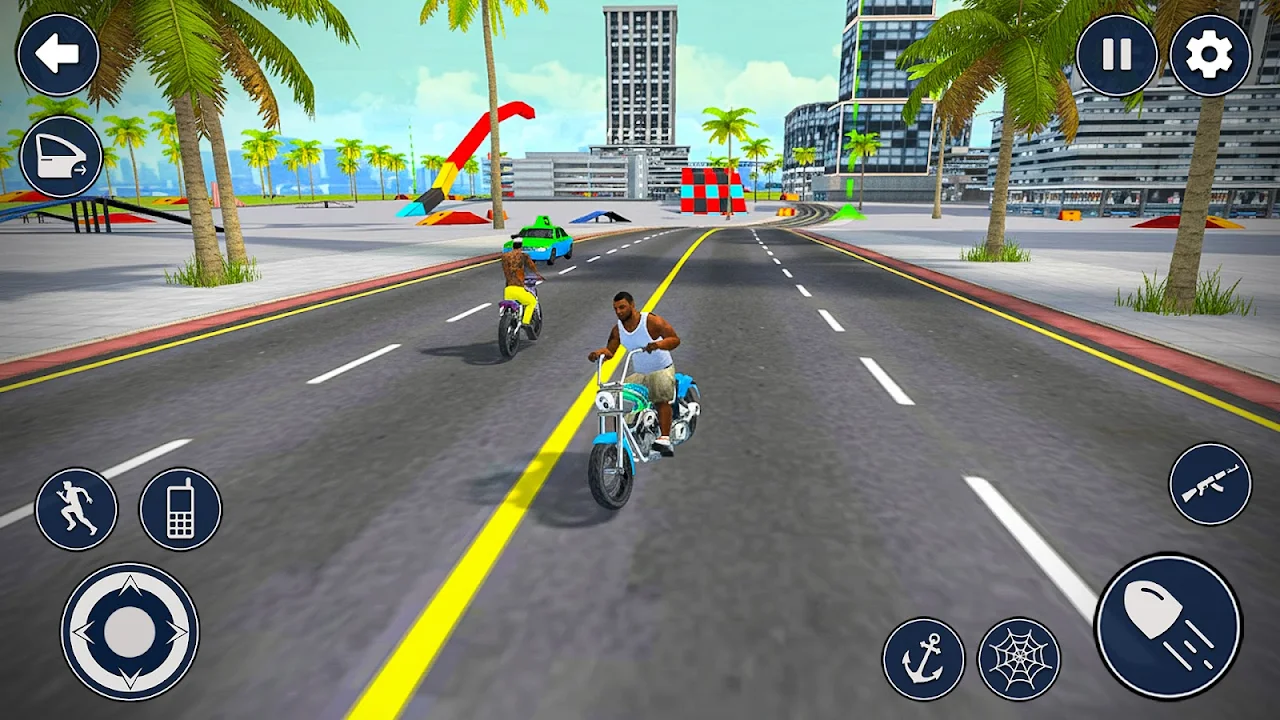1280x720 pixels.
Task: Fire using the bullet shoot button
Action: pos(1168,627)
